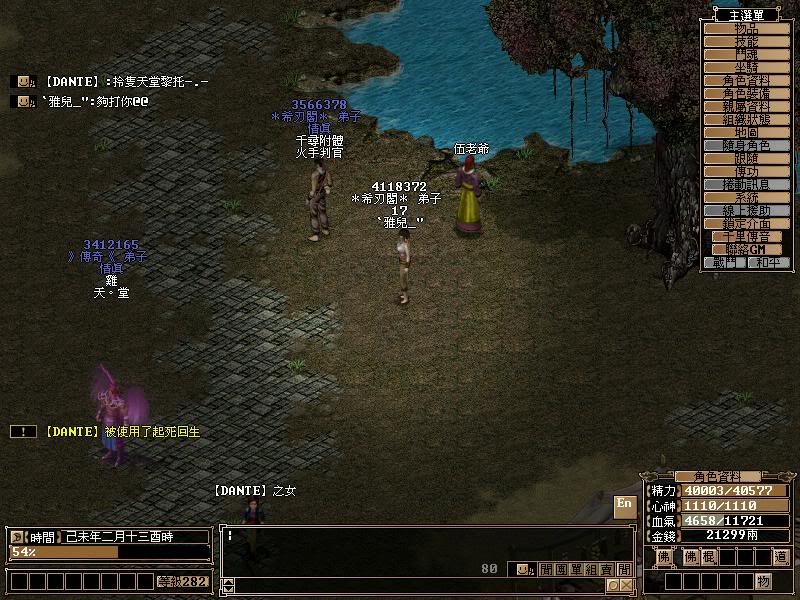Show 角色資料 character info from the menu
Image resolution: width=800 pixels, height=600 pixels.
pyautogui.click(x=747, y=80)
